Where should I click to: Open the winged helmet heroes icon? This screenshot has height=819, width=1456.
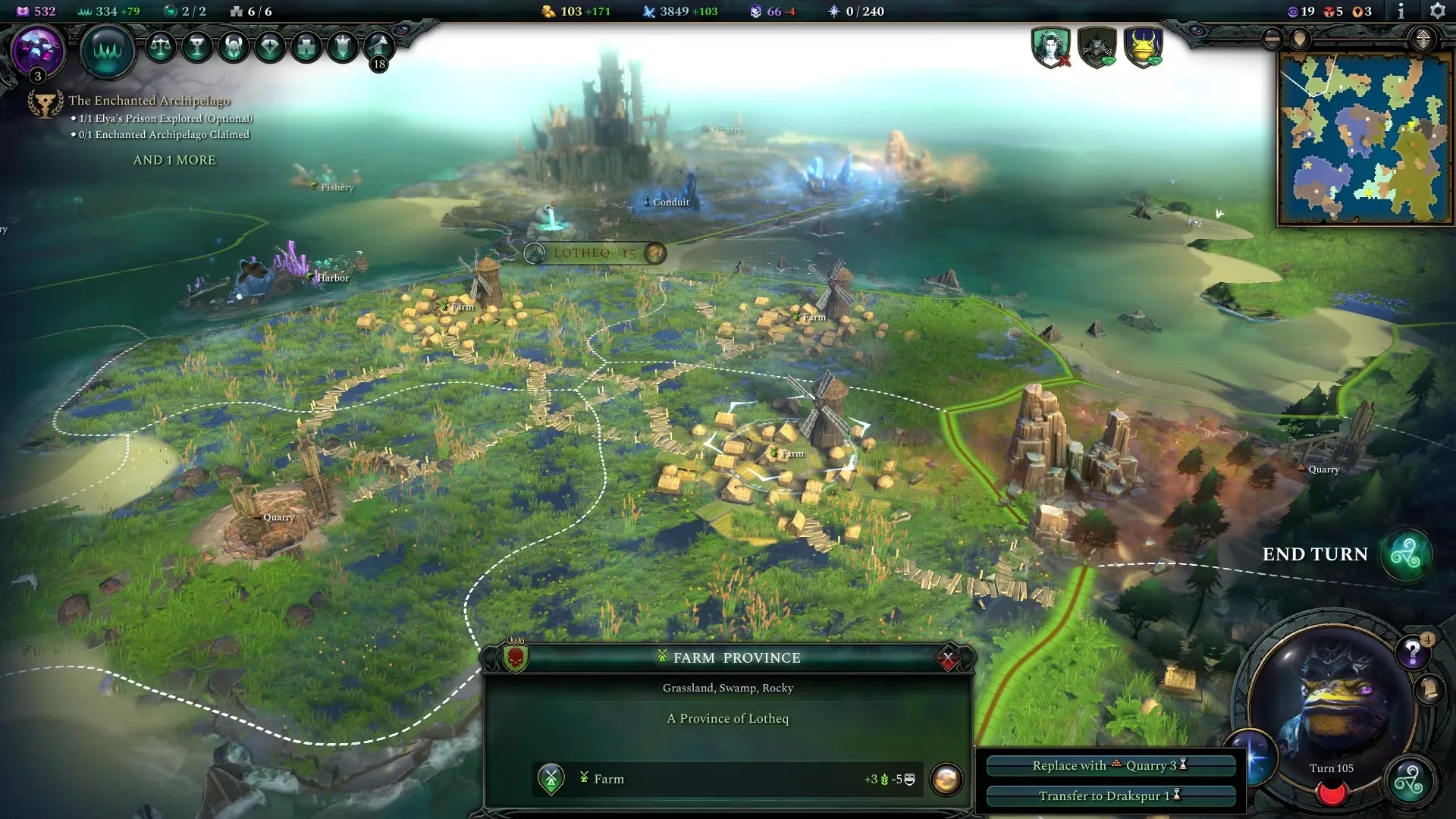point(234,47)
